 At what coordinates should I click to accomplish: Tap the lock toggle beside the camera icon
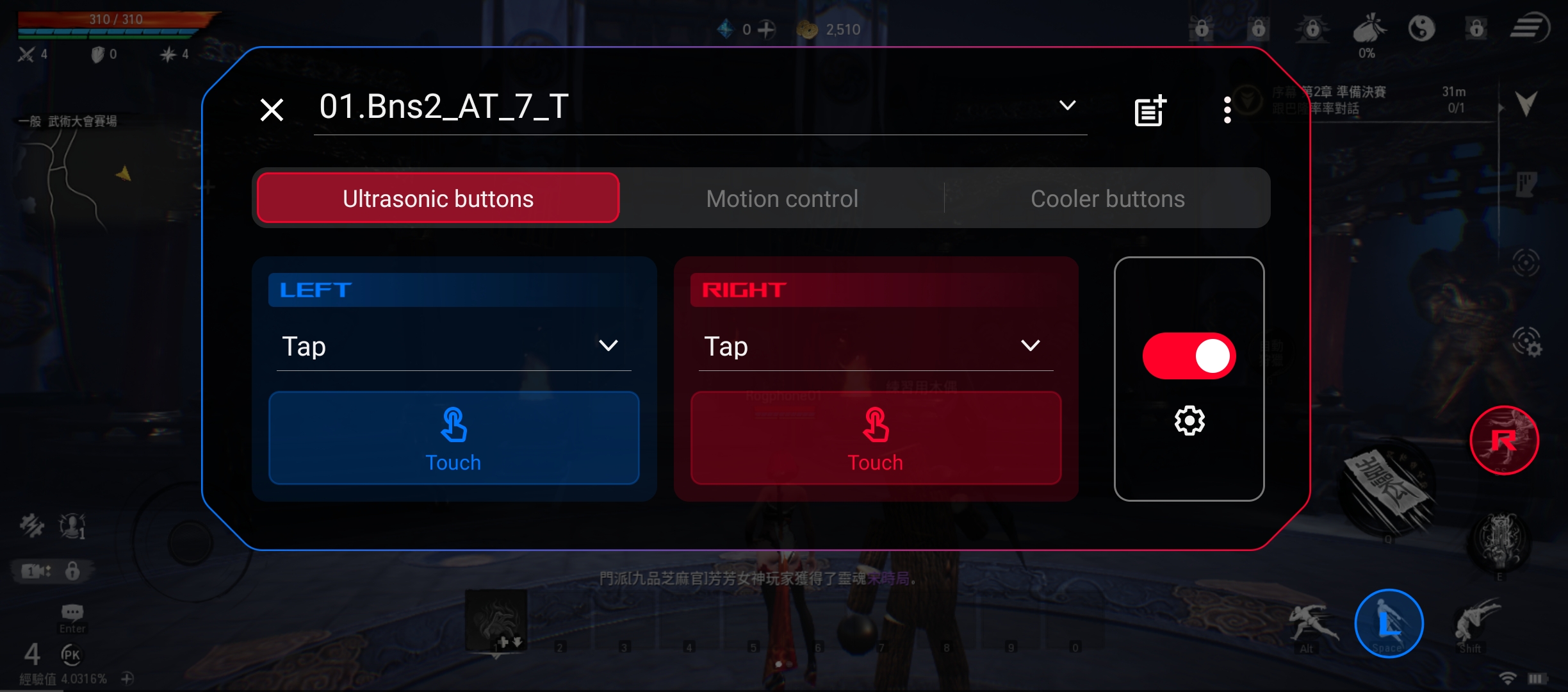tap(72, 571)
